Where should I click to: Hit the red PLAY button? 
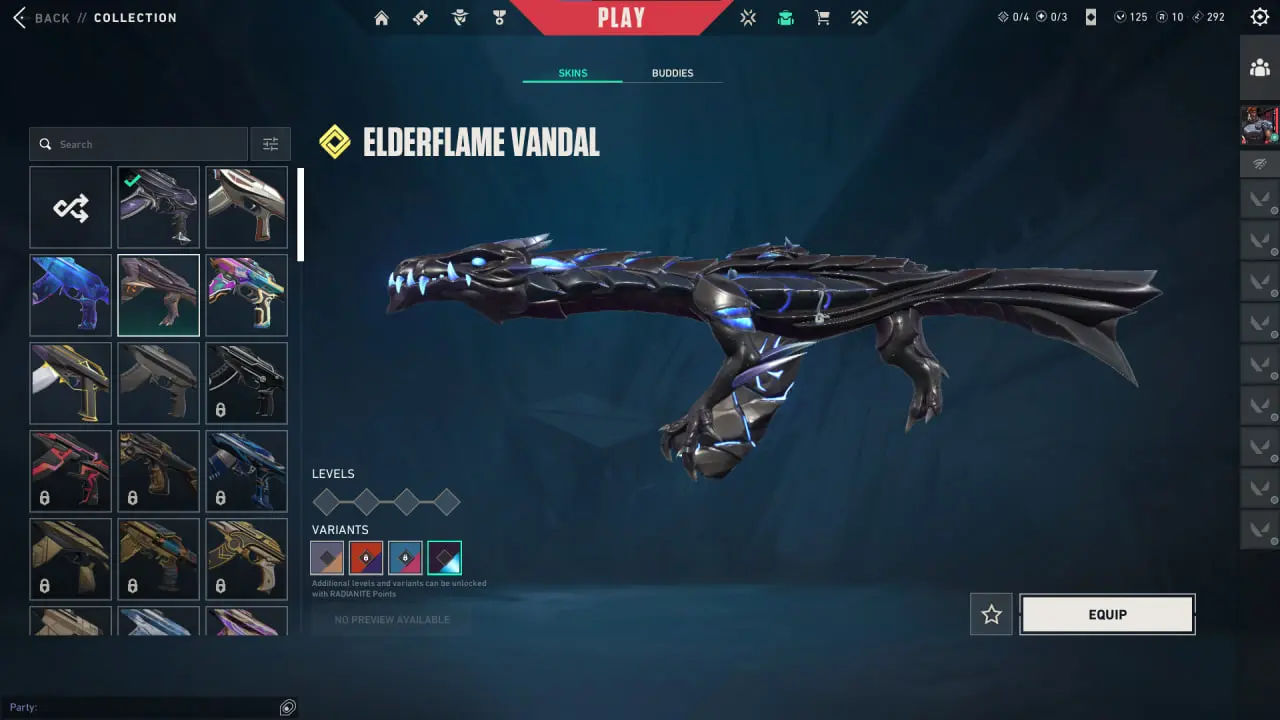click(621, 17)
